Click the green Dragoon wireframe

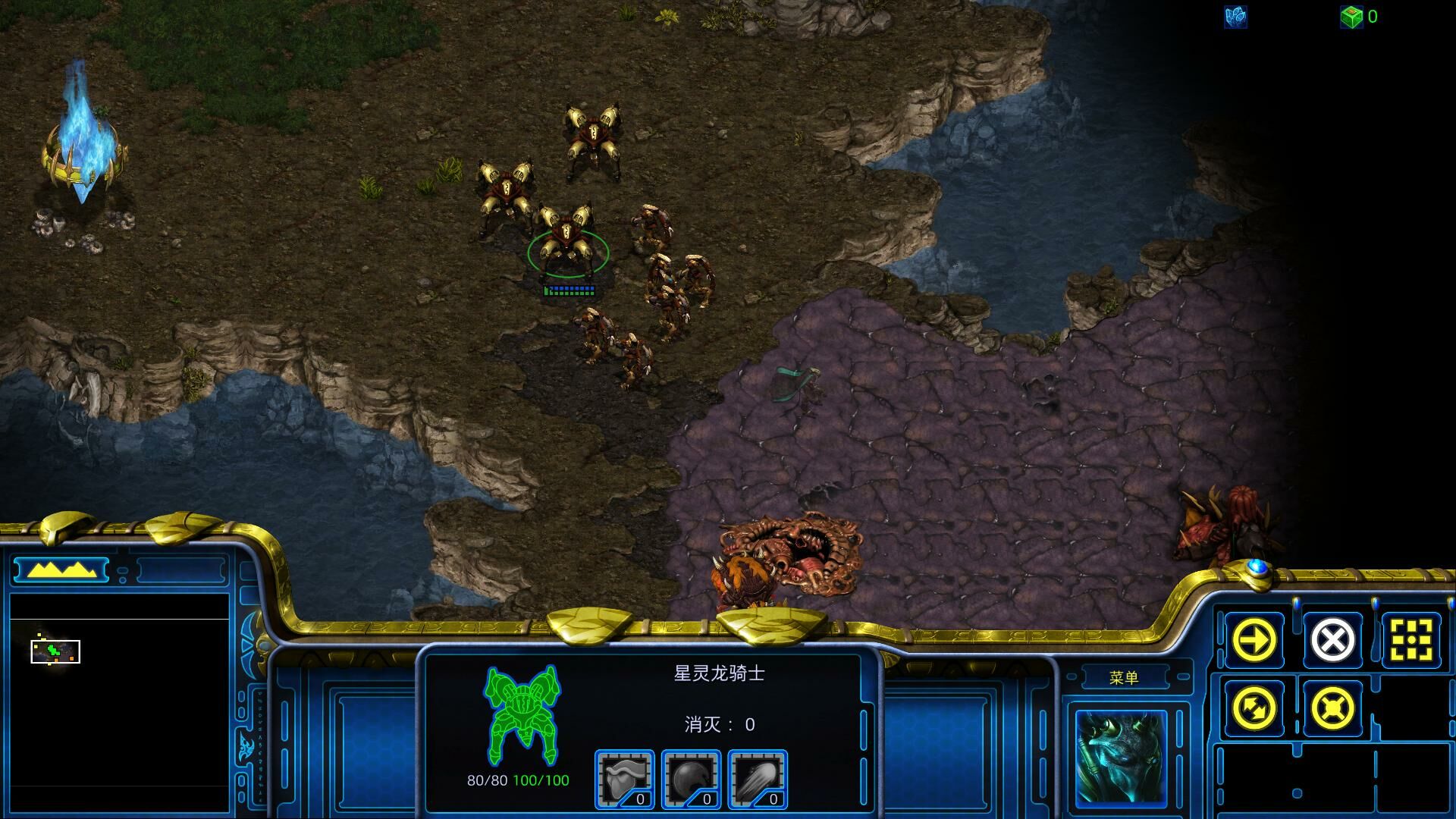(x=522, y=714)
